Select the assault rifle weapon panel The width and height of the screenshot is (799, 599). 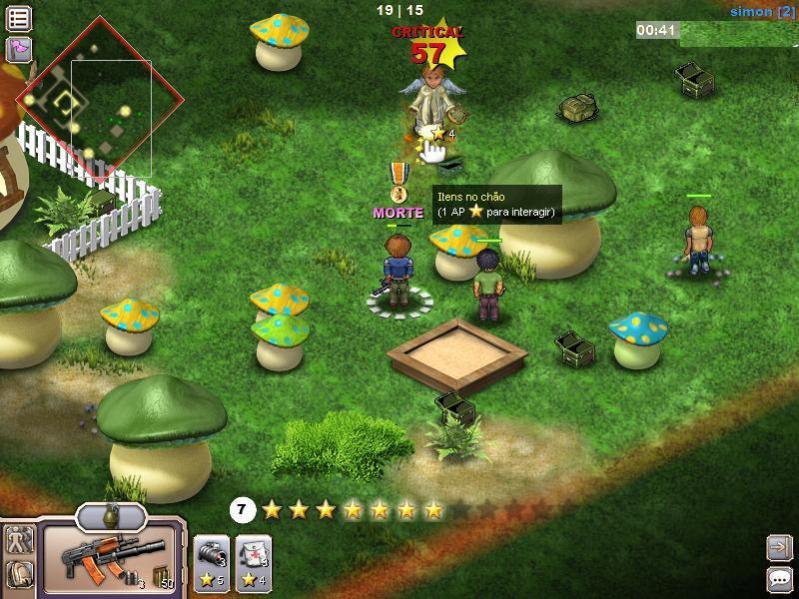(x=110, y=559)
